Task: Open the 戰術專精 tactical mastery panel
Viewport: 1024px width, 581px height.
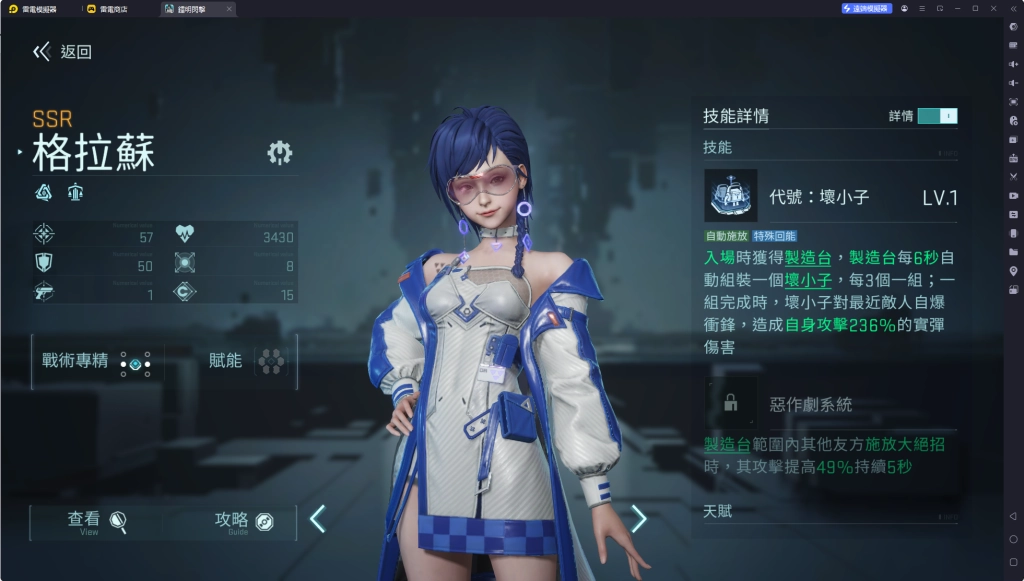Action: click(97, 362)
